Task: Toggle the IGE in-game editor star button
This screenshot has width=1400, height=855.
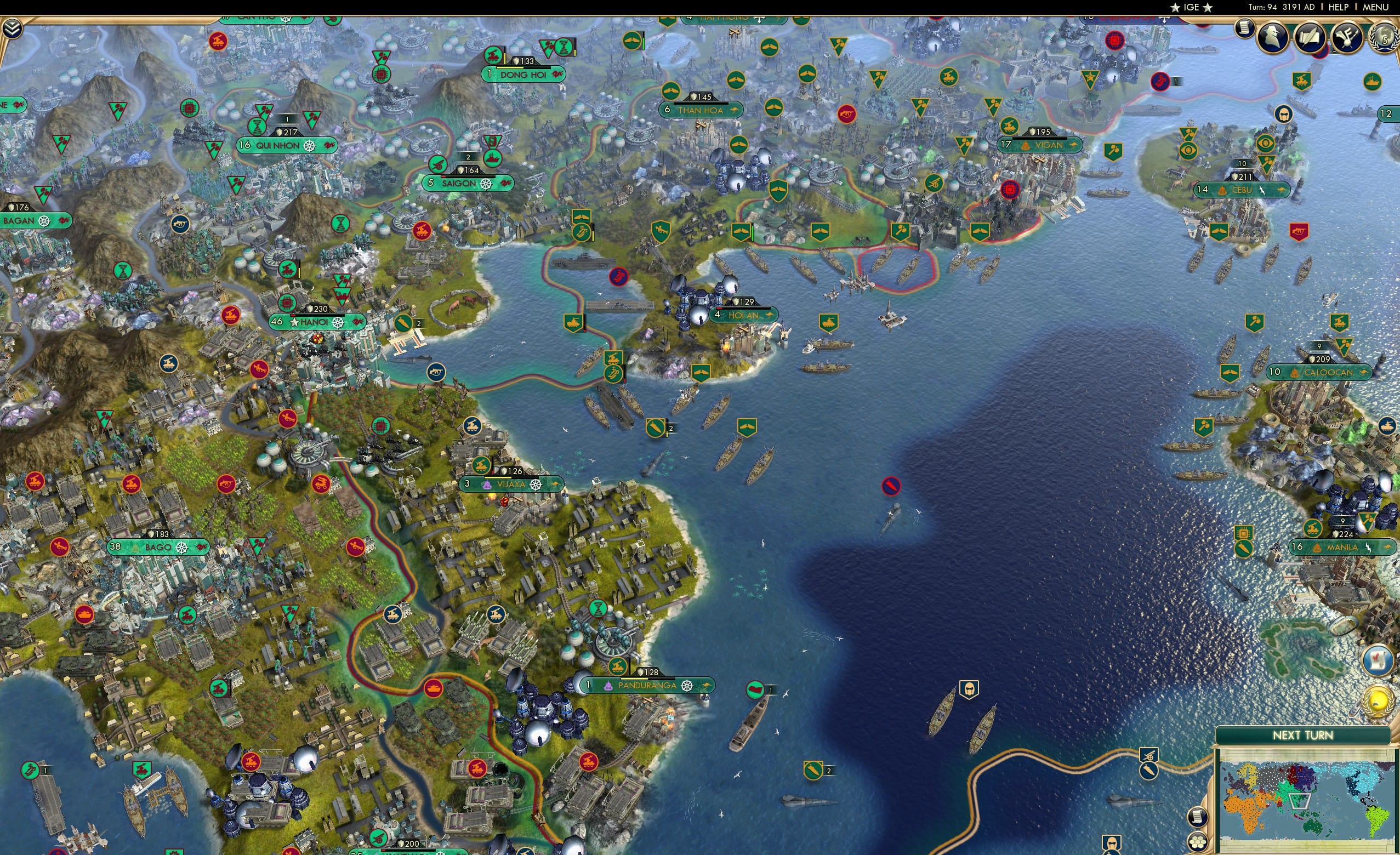Action: (x=1191, y=7)
